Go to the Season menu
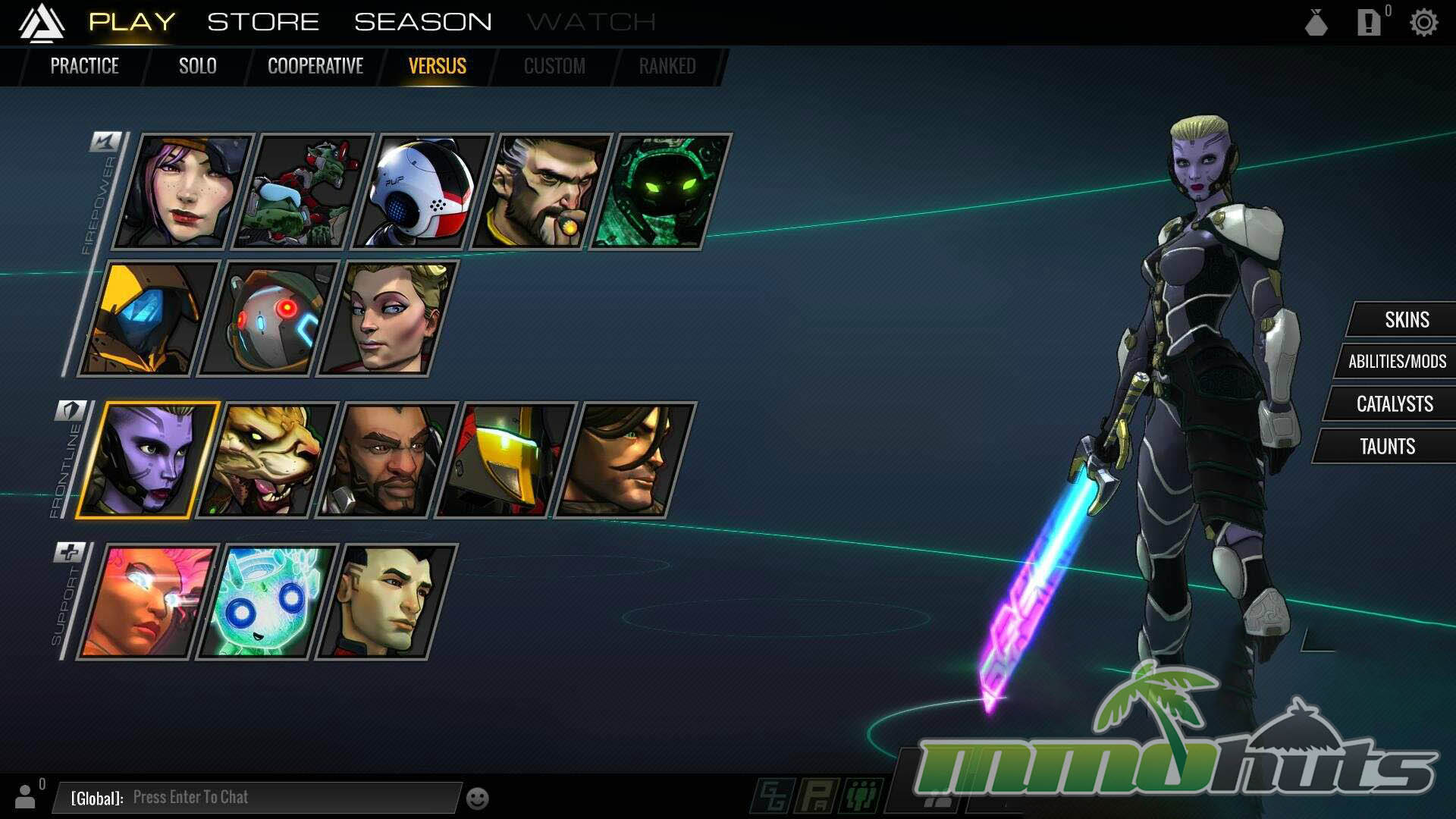Screen dimensions: 1456x819 point(422,22)
